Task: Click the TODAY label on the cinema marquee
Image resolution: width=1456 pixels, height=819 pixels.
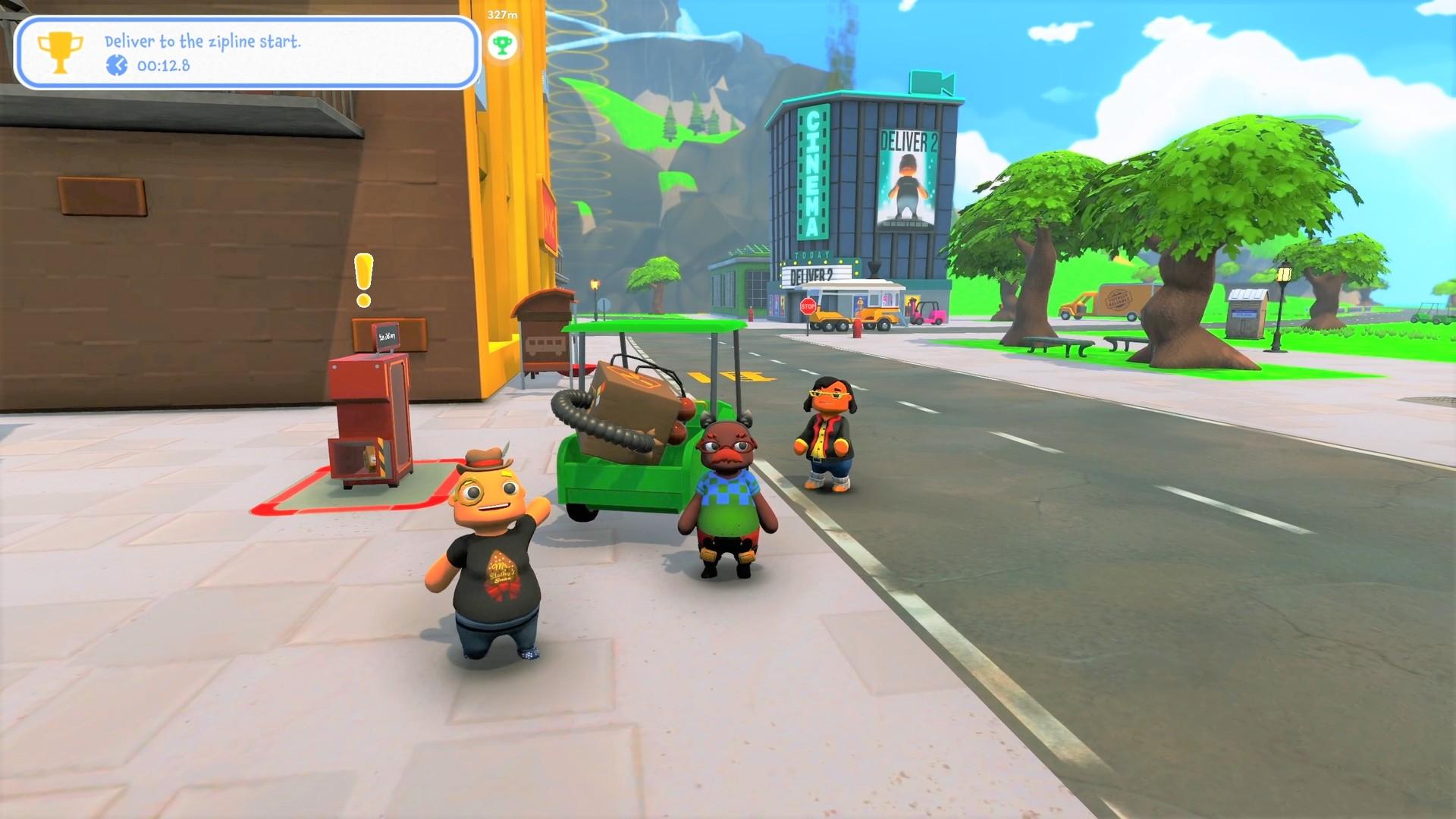Action: pos(811,253)
